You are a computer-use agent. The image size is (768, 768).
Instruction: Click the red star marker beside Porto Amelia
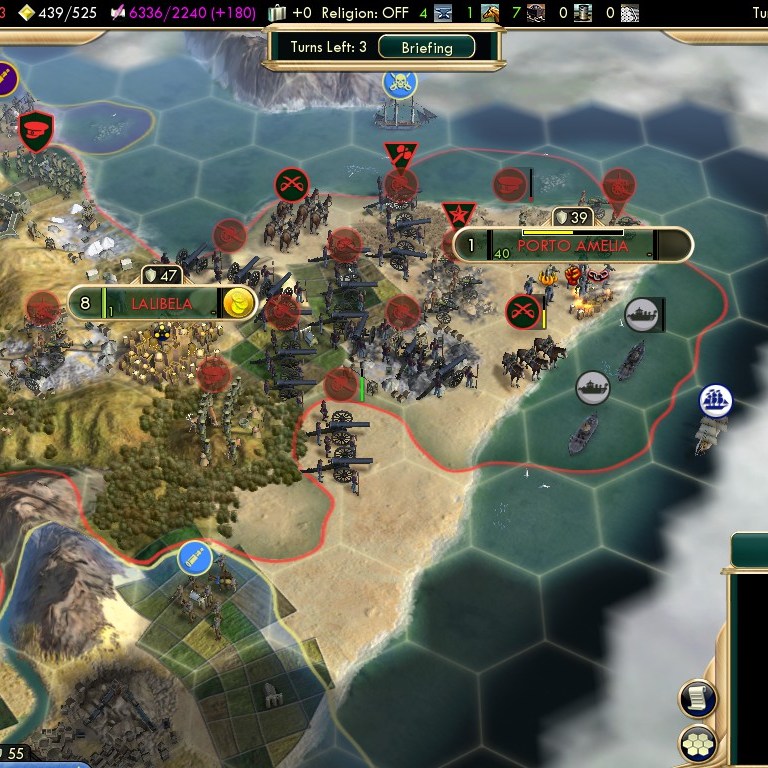(459, 213)
